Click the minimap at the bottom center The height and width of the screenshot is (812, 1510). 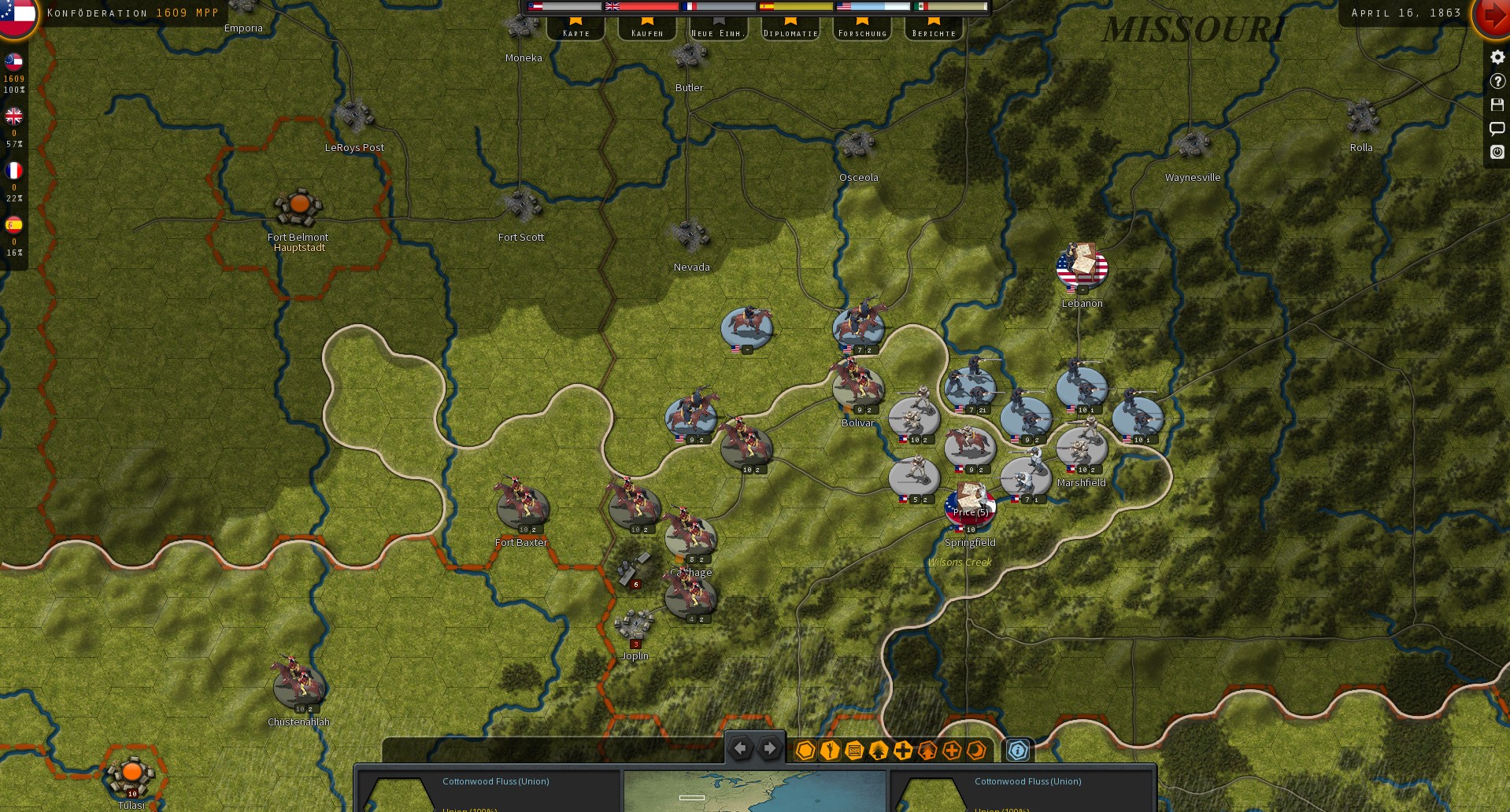[754, 791]
